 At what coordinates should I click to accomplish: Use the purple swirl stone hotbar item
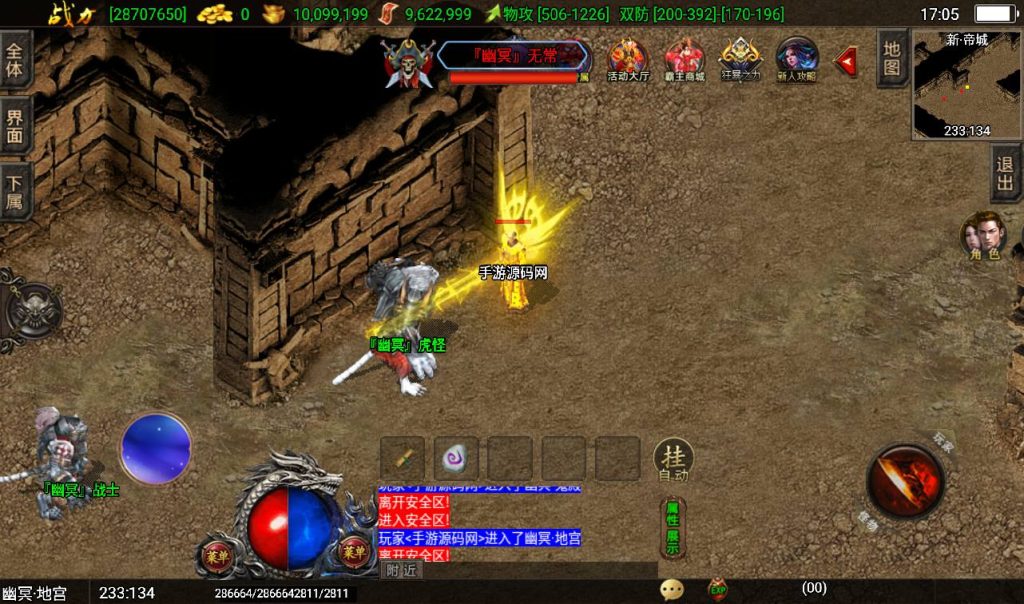[456, 459]
